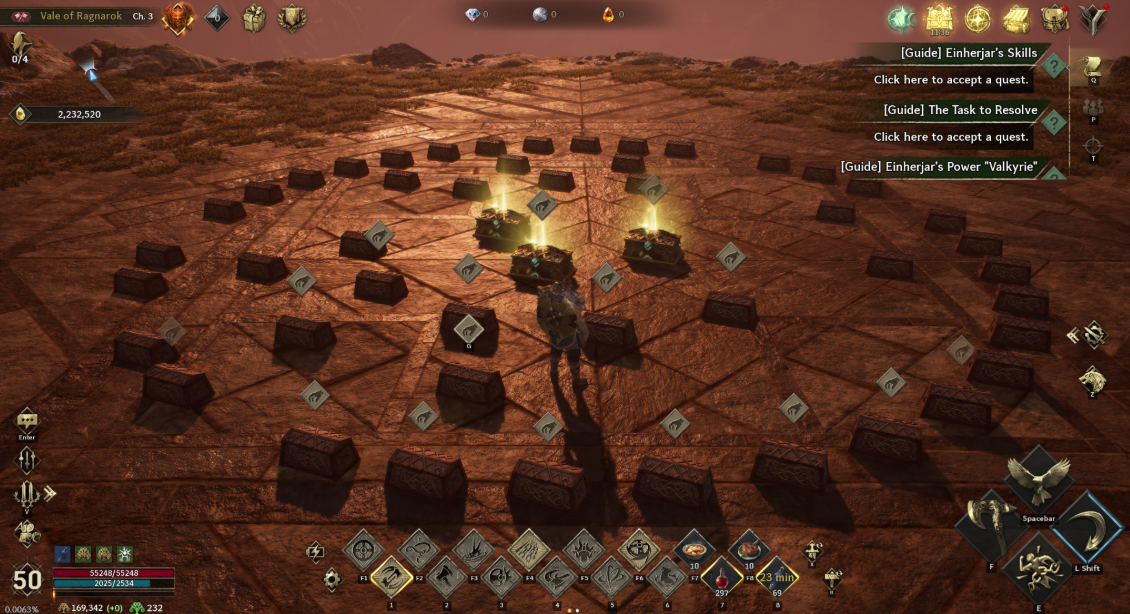The height and width of the screenshot is (614, 1130).
Task: Open the quest scroll panel icon
Action: [x=1093, y=66]
